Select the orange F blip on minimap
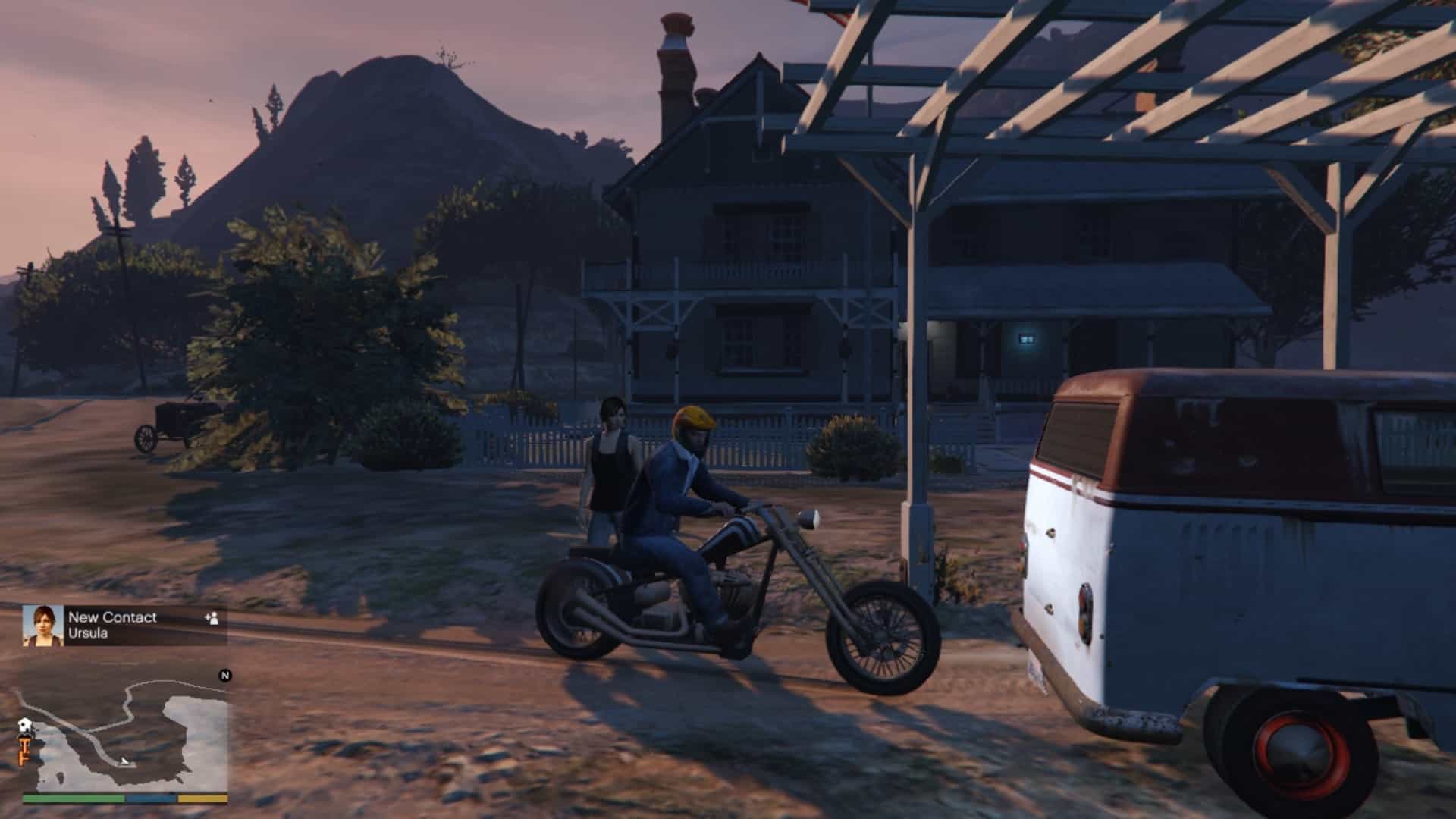This screenshot has height=819, width=1456. pyautogui.click(x=24, y=759)
